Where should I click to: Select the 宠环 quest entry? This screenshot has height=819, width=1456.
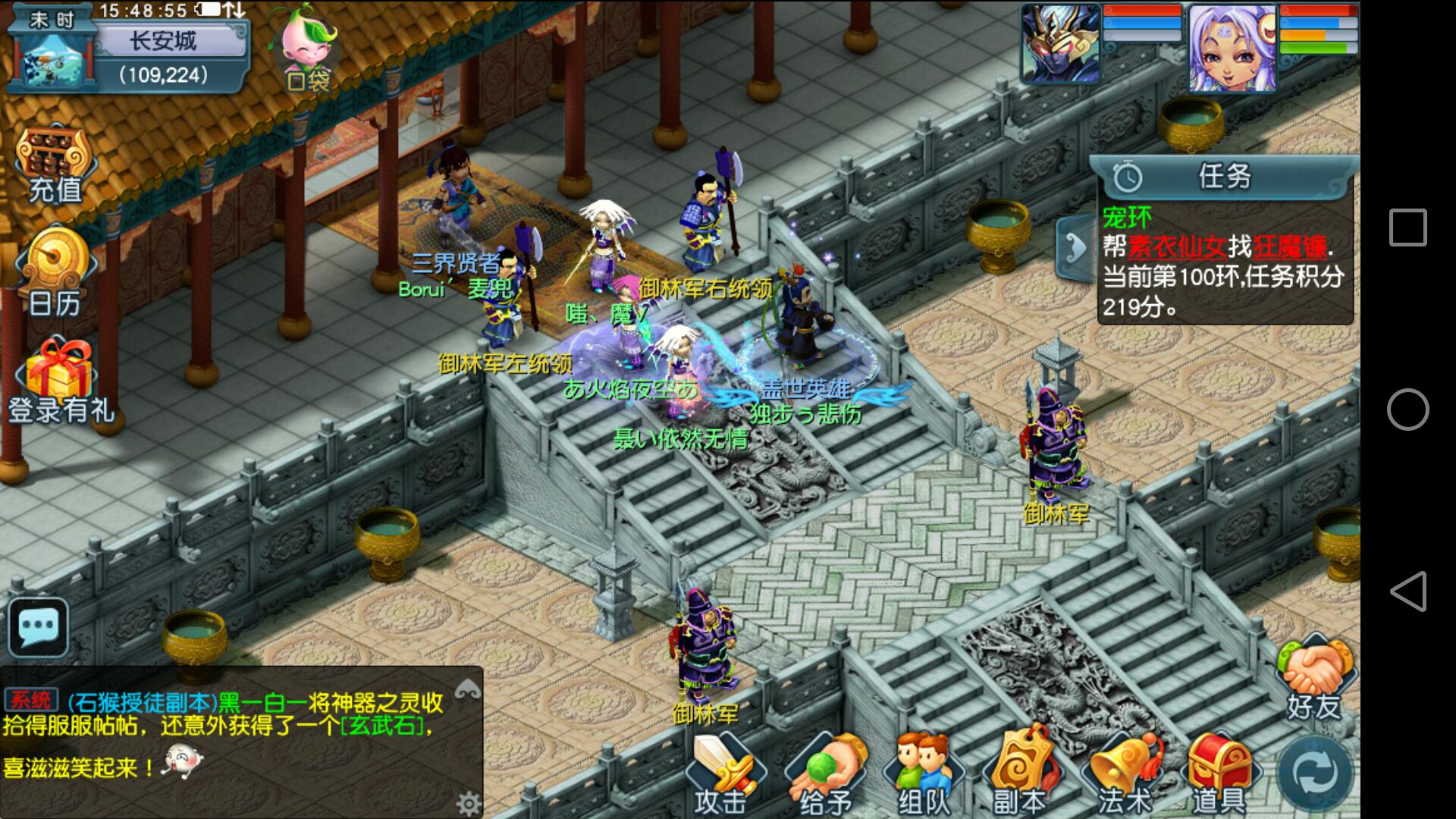coord(1222,262)
